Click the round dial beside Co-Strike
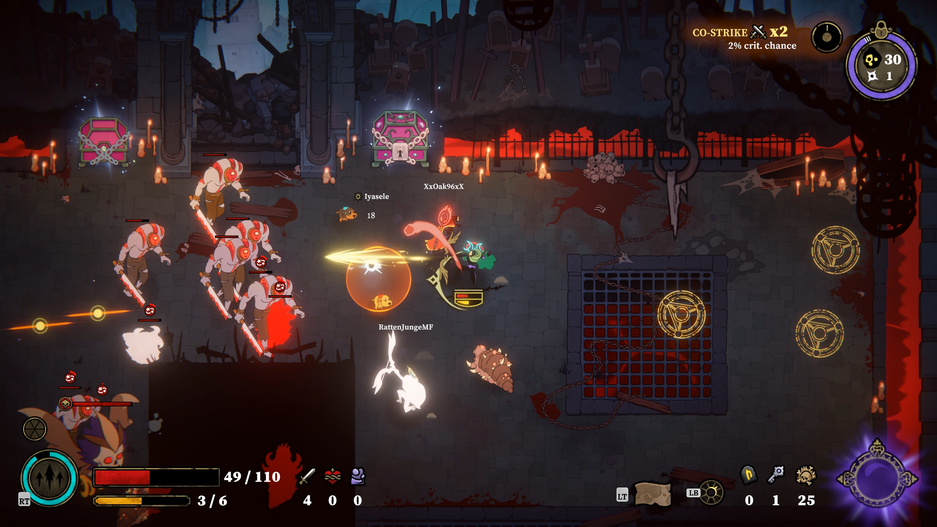 coord(826,38)
